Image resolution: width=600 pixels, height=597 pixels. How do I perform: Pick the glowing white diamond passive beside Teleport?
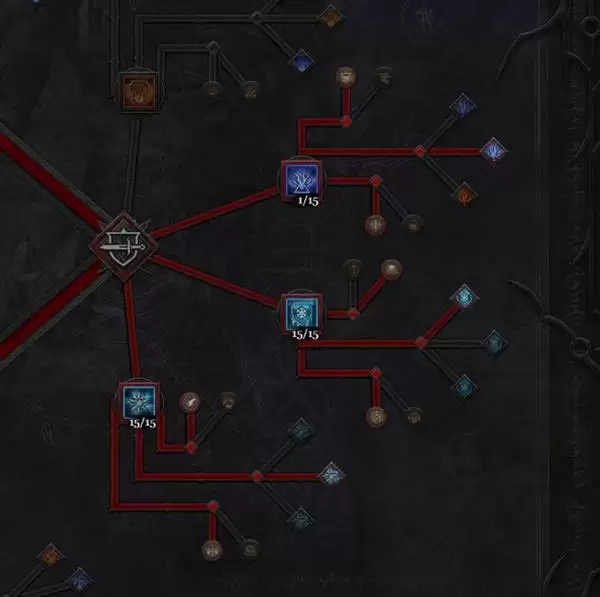coord(493,151)
